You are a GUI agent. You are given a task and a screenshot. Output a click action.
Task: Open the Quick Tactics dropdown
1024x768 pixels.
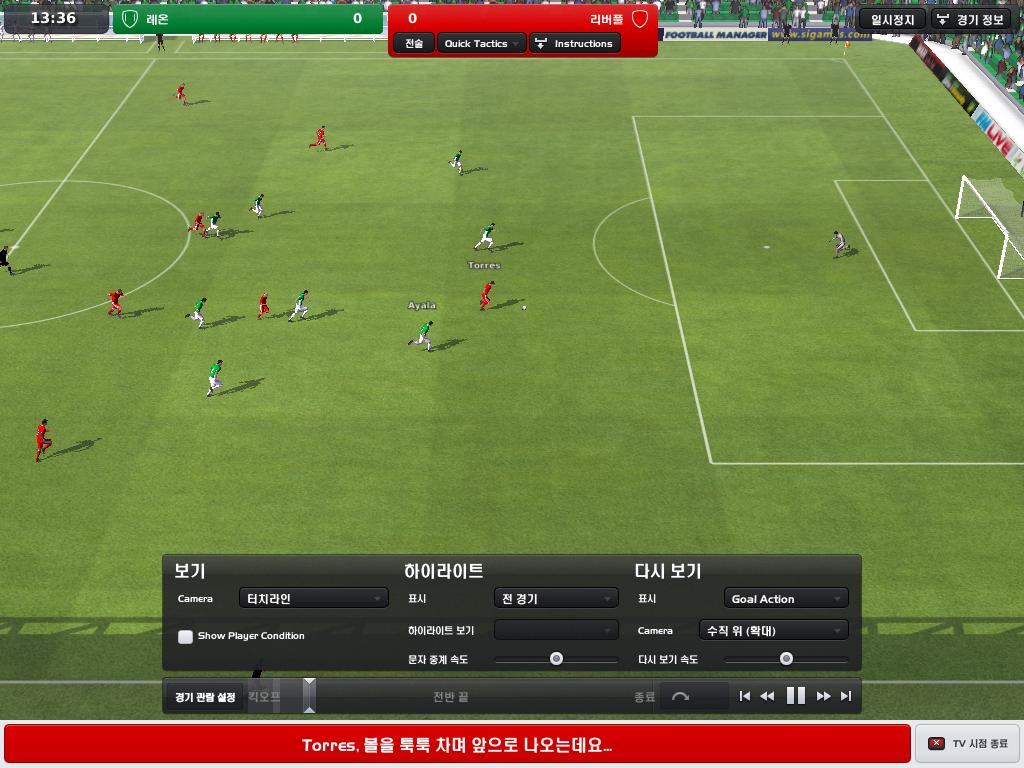482,43
